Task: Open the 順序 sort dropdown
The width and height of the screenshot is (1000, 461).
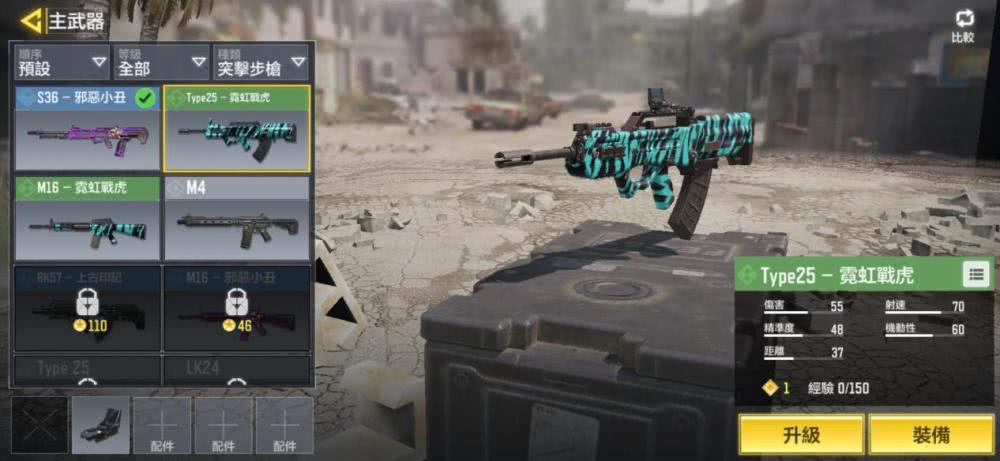Action: point(62,62)
